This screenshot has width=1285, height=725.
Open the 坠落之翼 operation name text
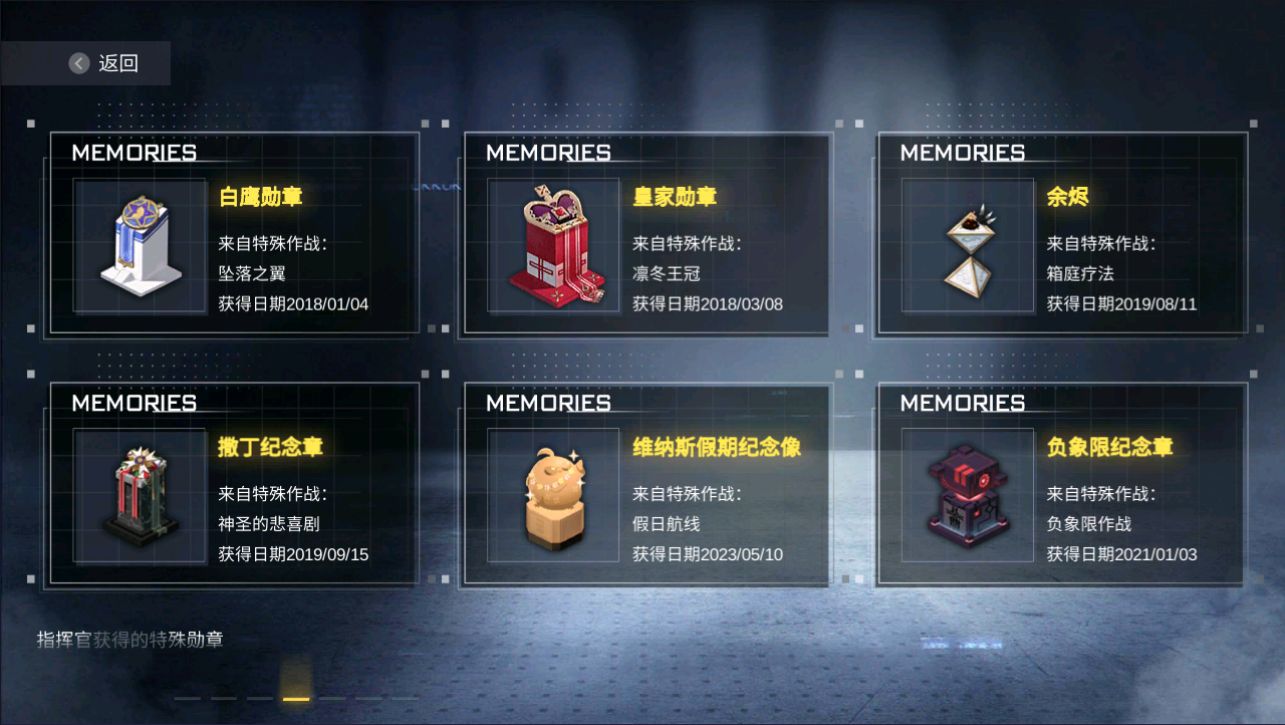click(253, 273)
